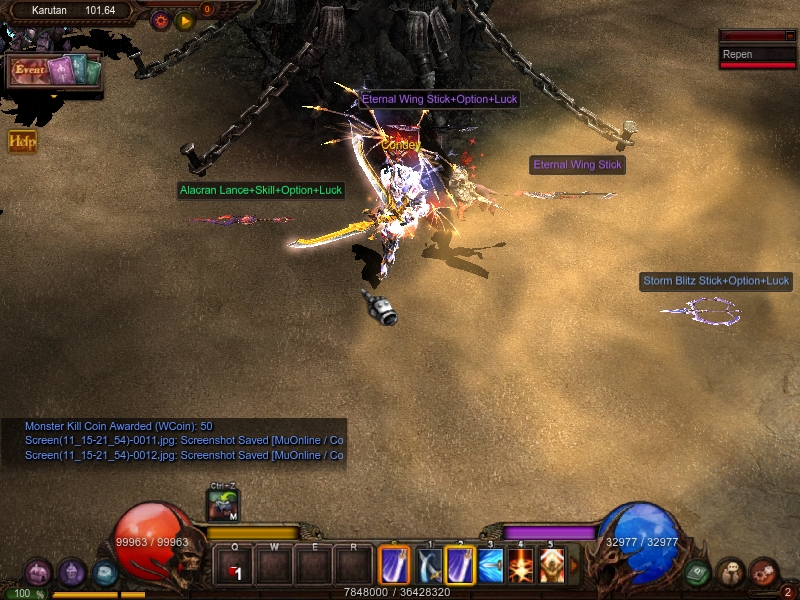
Task: Expand the skill bar with the orange arrow
Action: point(574,566)
